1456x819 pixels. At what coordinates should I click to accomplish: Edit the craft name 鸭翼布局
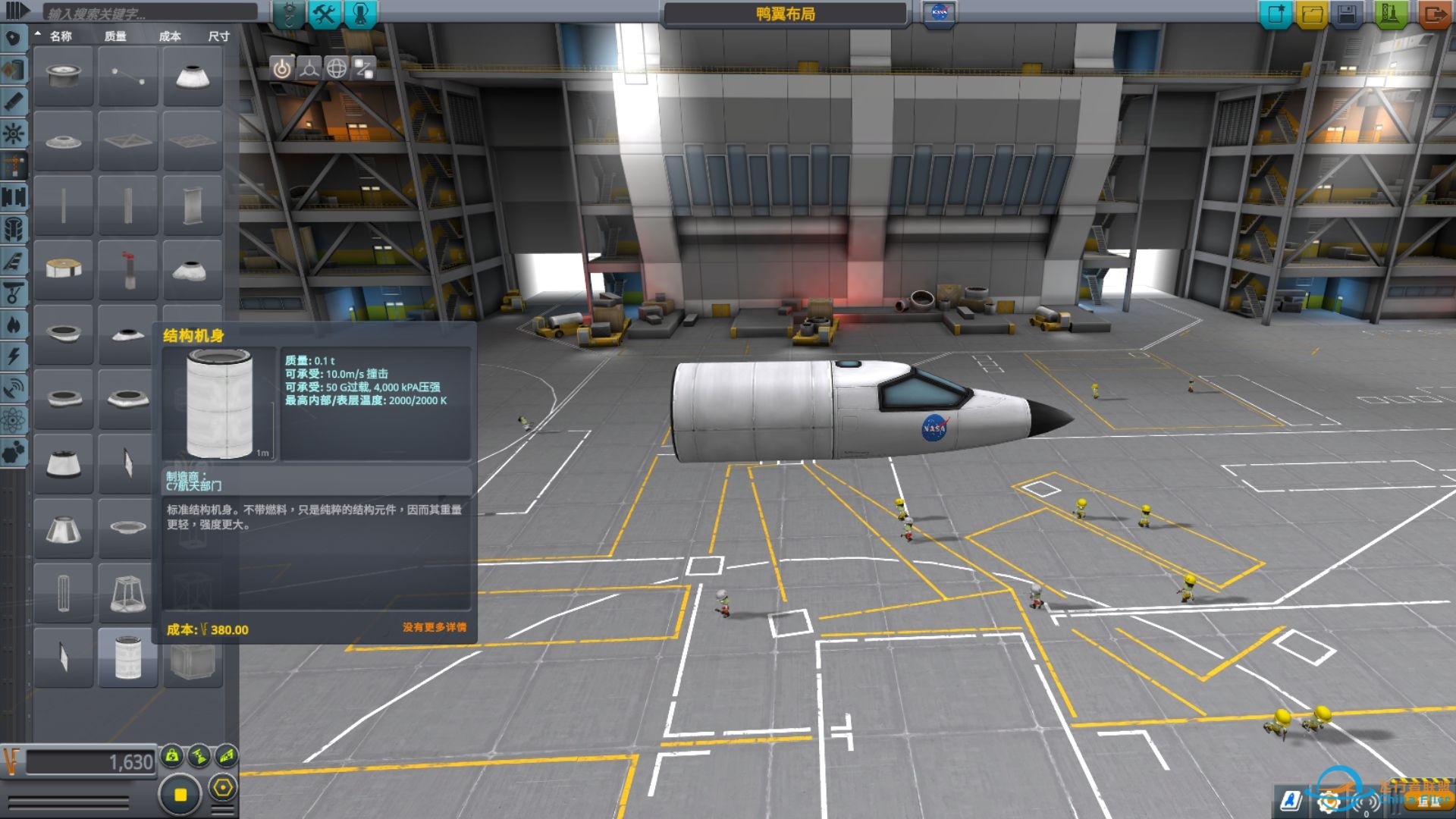(x=785, y=14)
